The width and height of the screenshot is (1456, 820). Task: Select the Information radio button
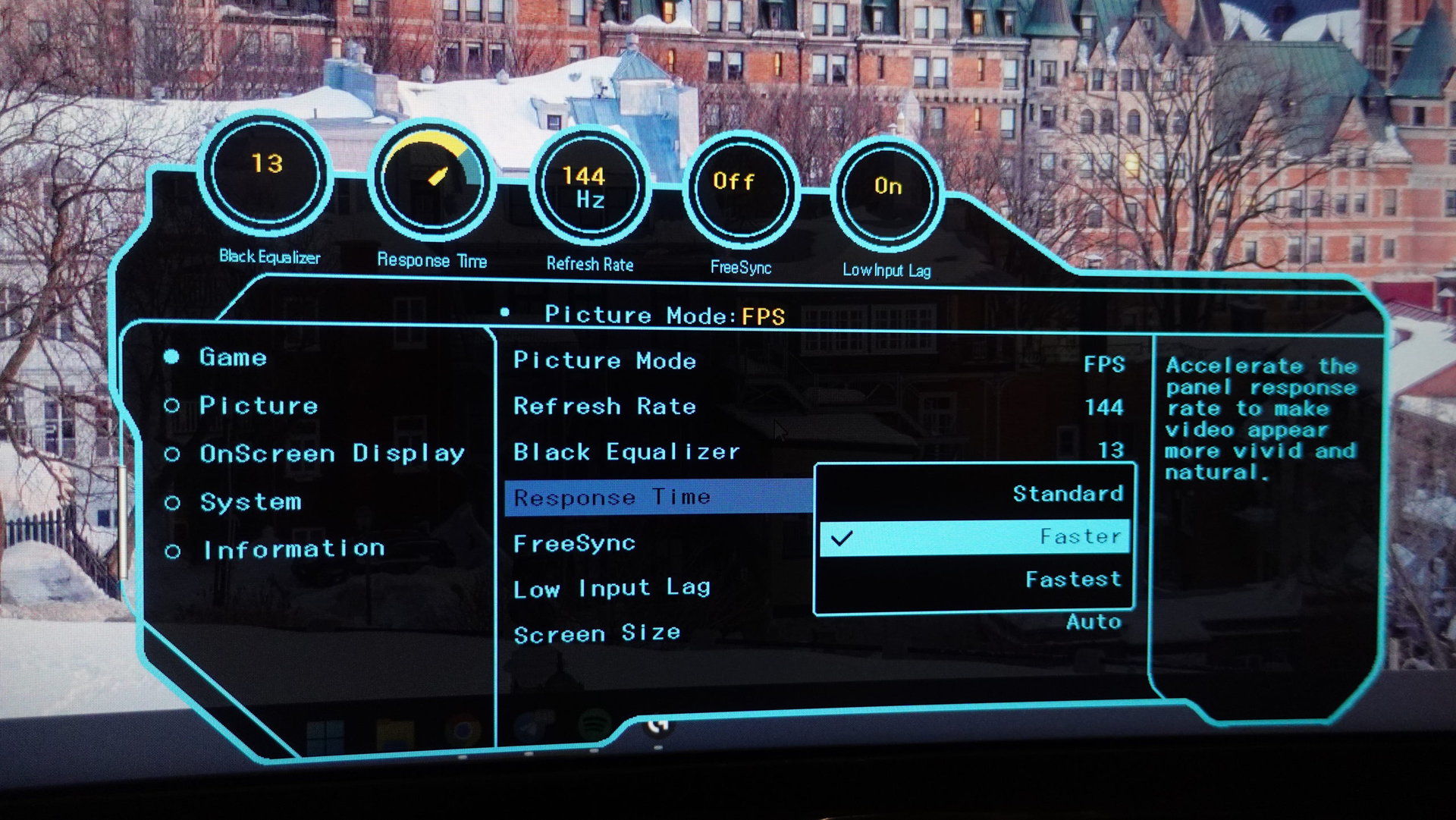click(293, 548)
